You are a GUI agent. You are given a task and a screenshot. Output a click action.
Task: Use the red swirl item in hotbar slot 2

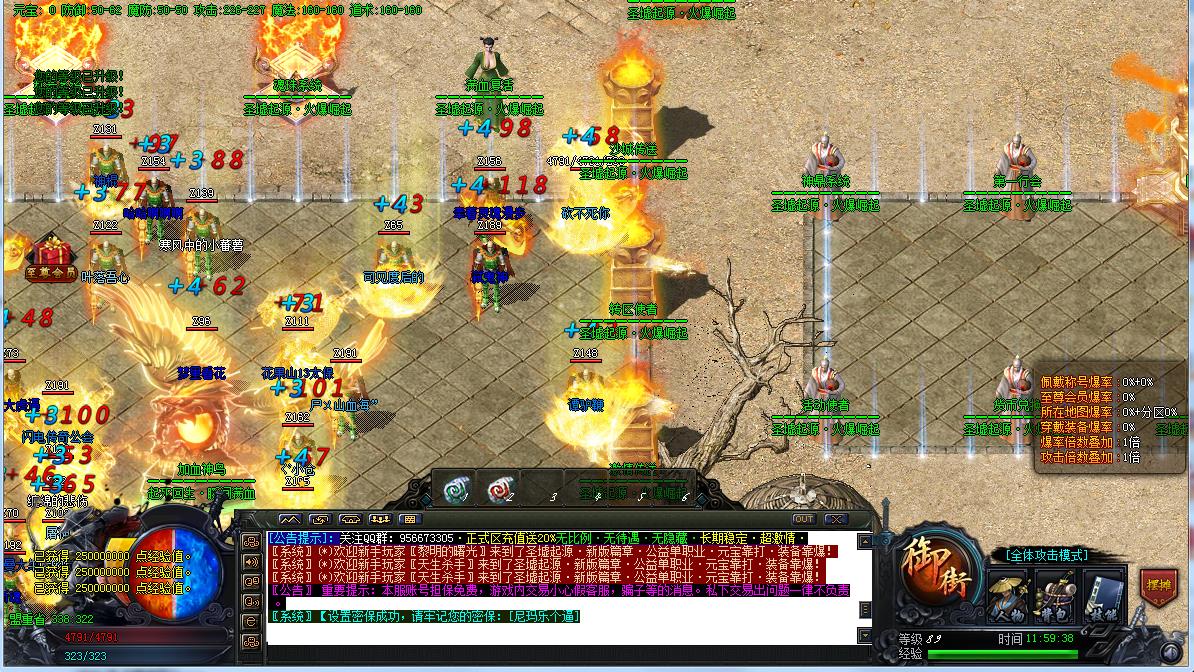pos(499,490)
